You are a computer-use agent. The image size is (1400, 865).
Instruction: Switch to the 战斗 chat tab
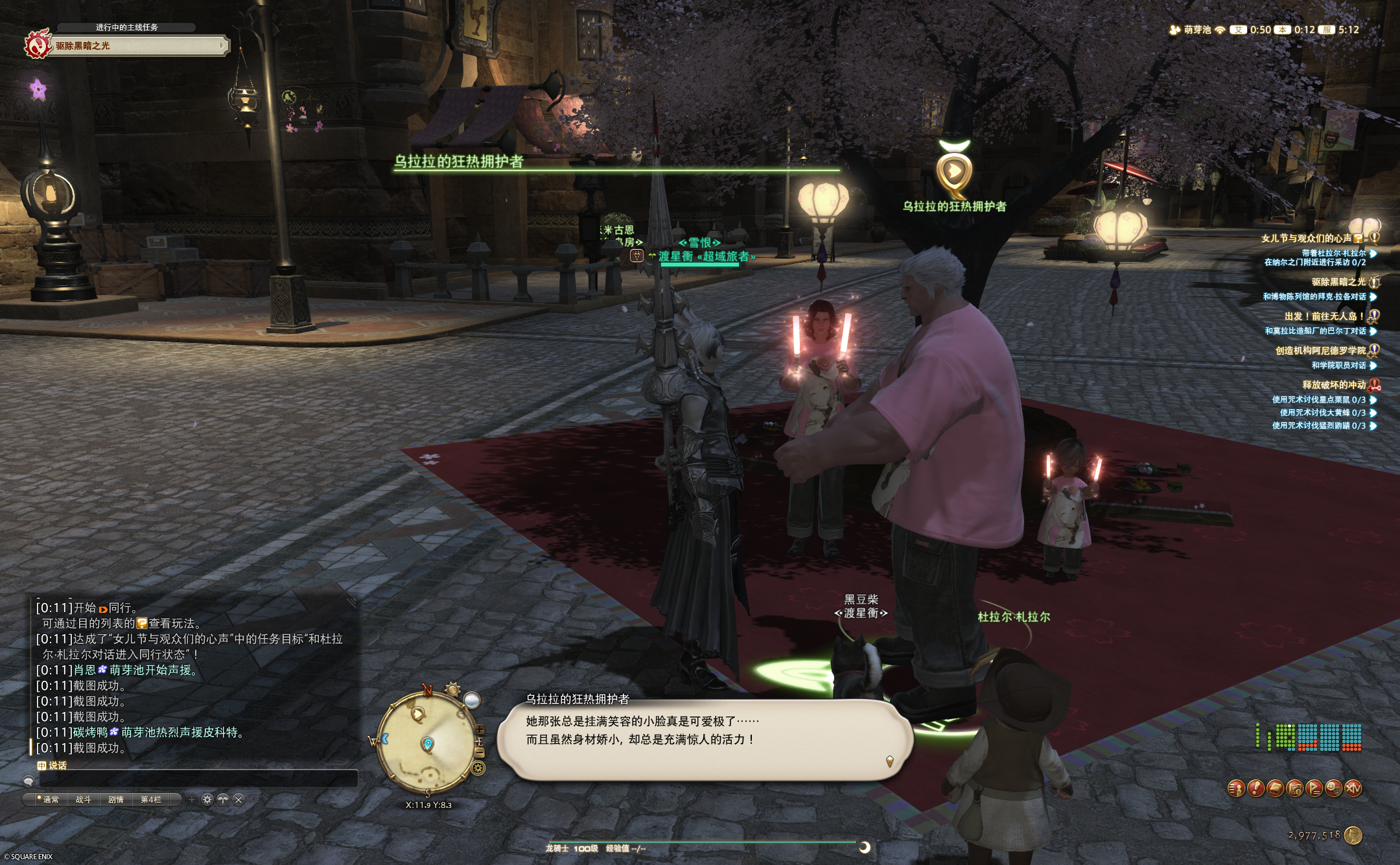pos(84,800)
